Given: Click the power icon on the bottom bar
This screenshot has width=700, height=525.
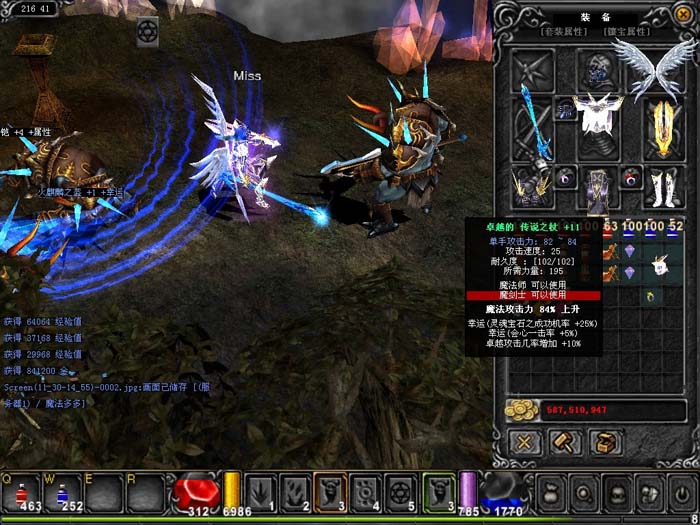Looking at the screenshot, I should click(x=683, y=494).
